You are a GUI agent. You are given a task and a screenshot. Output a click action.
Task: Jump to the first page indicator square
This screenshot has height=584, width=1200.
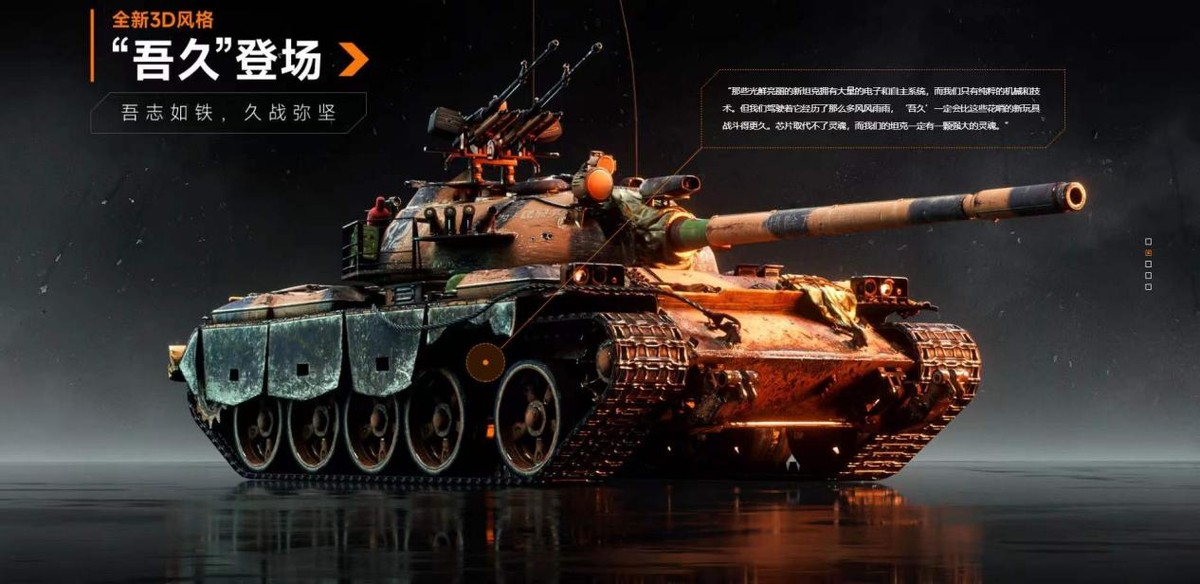(x=1148, y=241)
